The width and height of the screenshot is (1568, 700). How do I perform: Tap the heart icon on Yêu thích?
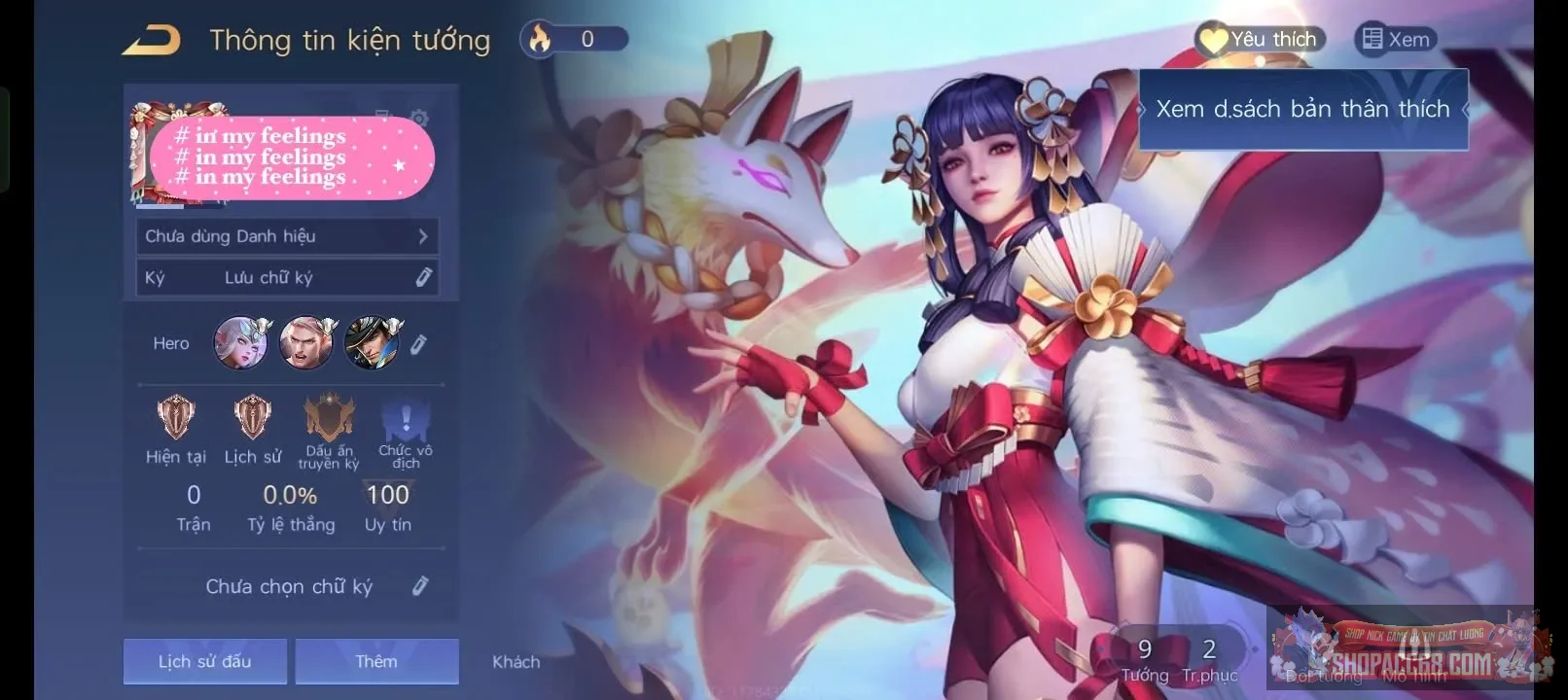coord(1212,39)
